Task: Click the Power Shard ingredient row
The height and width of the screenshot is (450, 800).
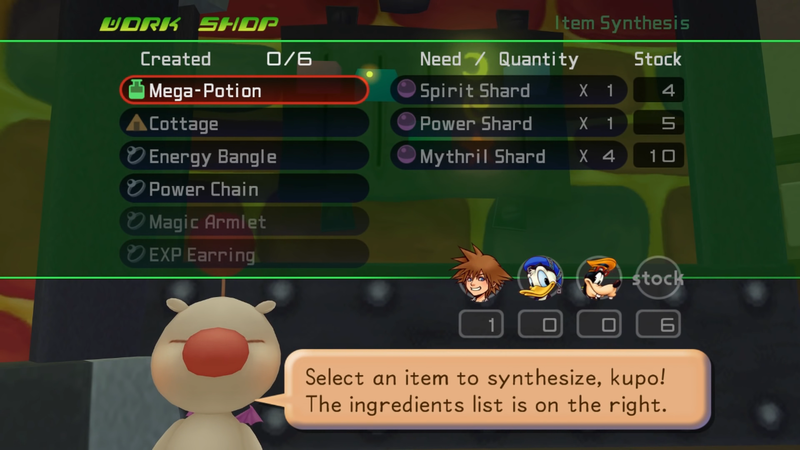Action: coord(508,124)
